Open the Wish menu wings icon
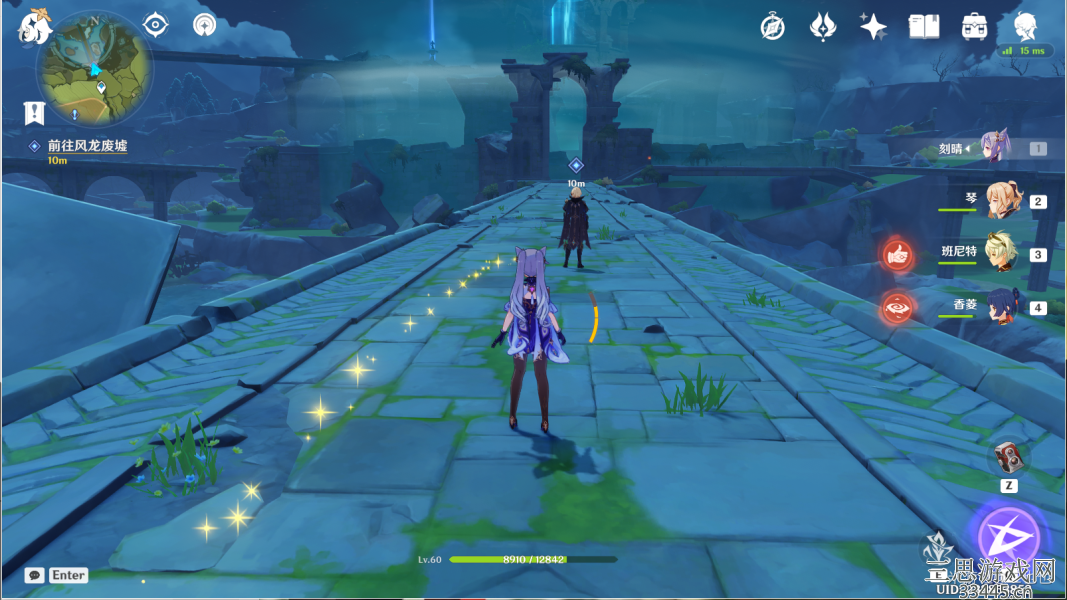 (822, 27)
